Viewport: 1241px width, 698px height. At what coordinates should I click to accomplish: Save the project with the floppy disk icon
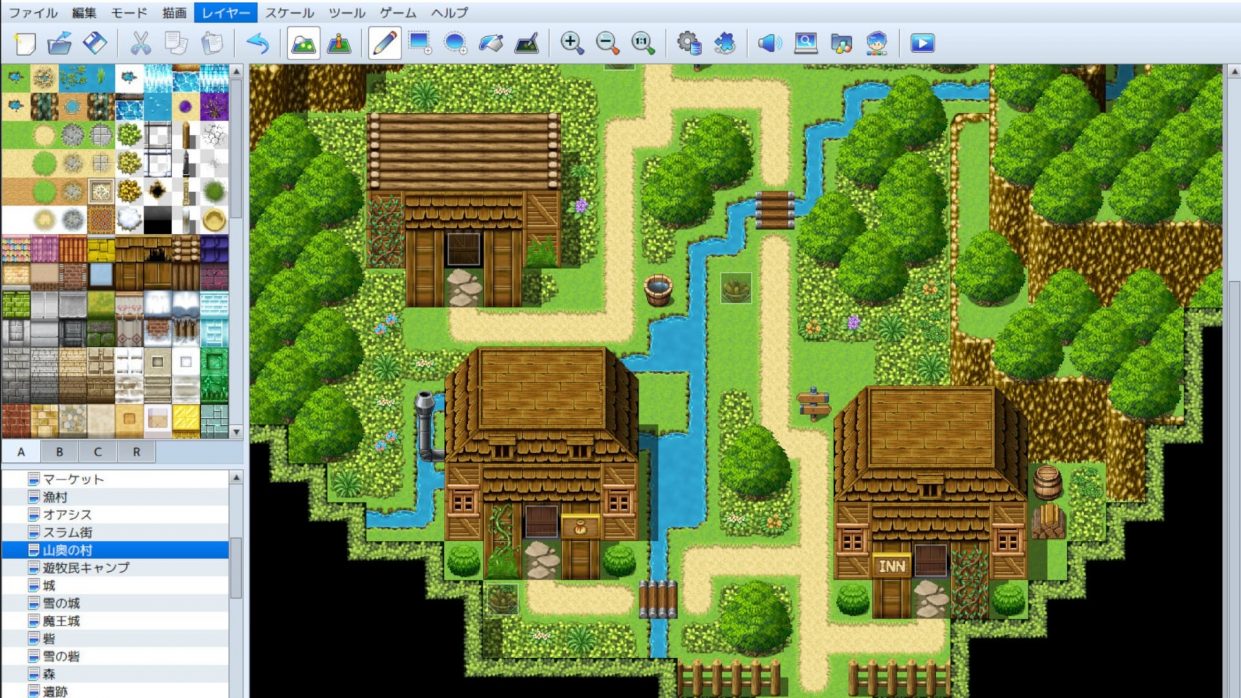(x=95, y=44)
